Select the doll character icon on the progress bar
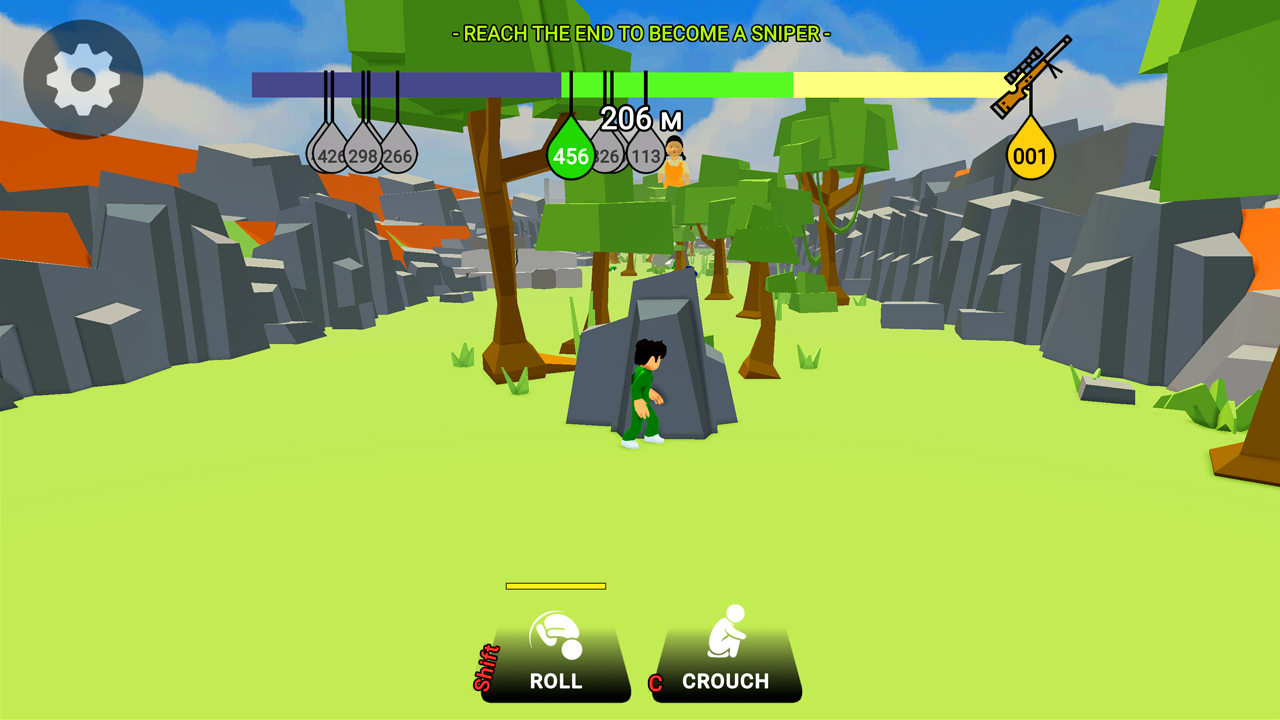Viewport: 1280px width, 720px height. click(x=672, y=160)
